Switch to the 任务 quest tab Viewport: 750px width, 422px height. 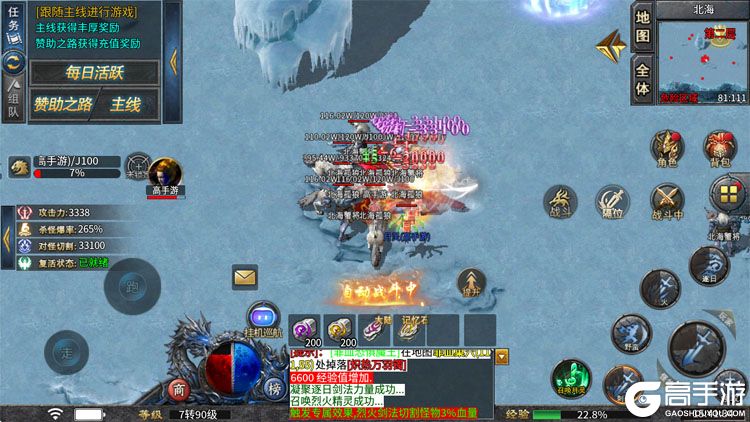click(13, 27)
